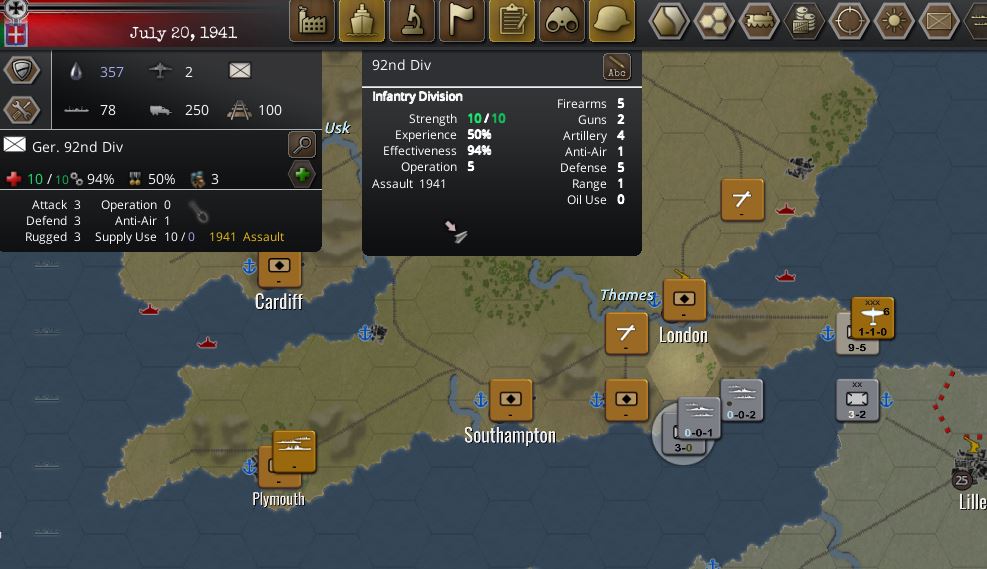This screenshot has height=569, width=987.
Task: Open the microscope research panel
Action: (x=412, y=21)
